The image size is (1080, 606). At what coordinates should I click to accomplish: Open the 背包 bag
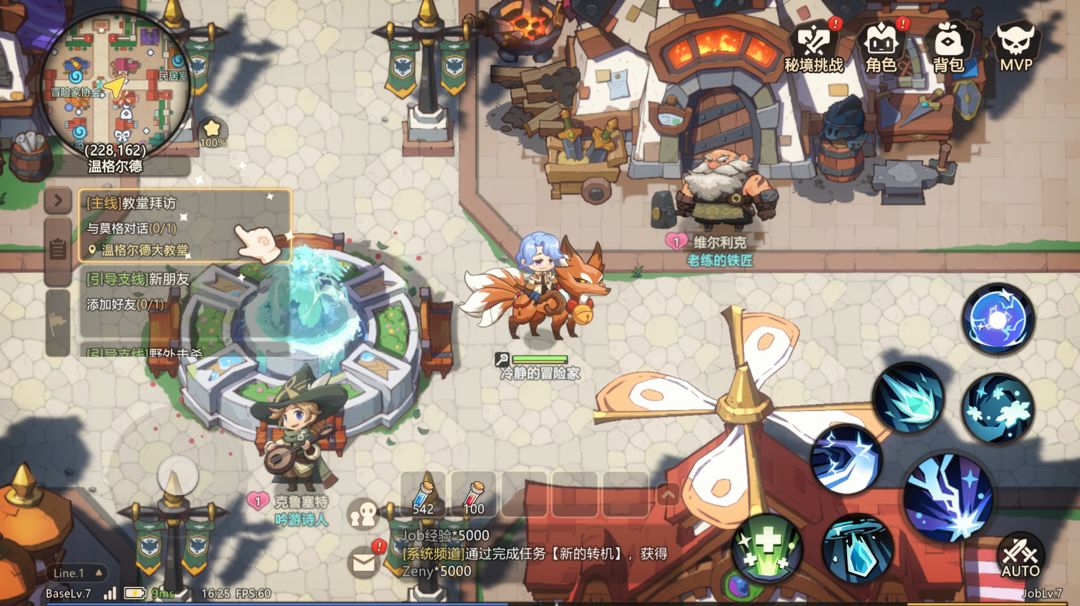pyautogui.click(x=948, y=45)
